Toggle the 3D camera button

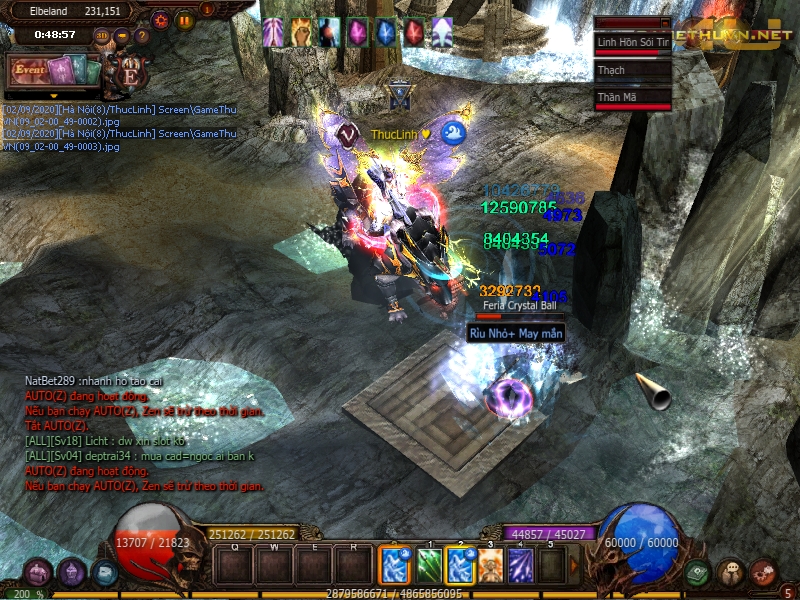tap(102, 37)
